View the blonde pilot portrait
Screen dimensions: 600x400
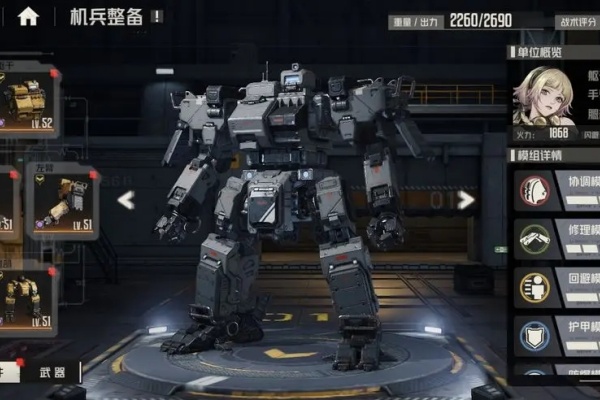pos(543,96)
